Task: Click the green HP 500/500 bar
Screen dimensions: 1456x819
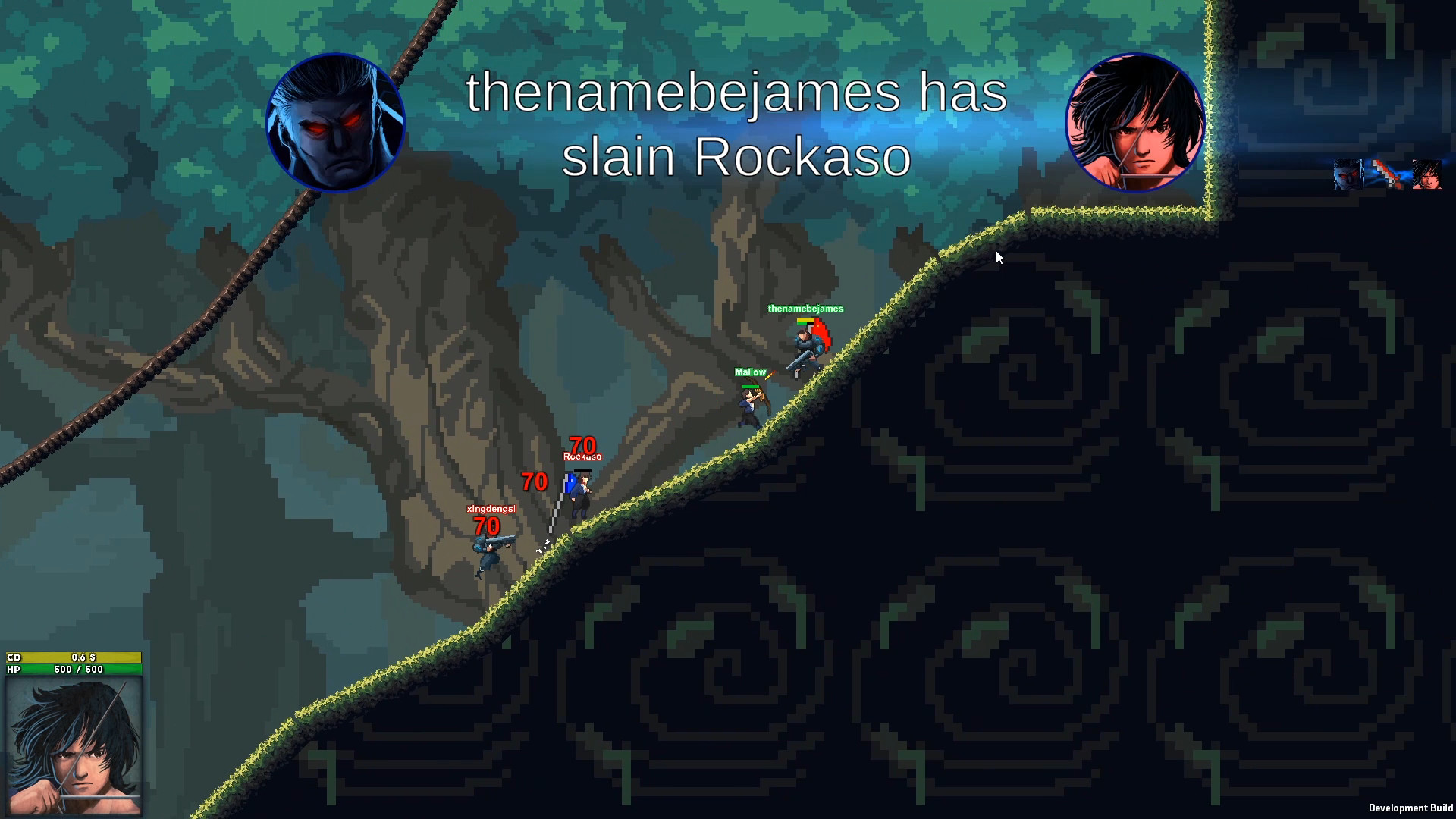Action: click(76, 670)
